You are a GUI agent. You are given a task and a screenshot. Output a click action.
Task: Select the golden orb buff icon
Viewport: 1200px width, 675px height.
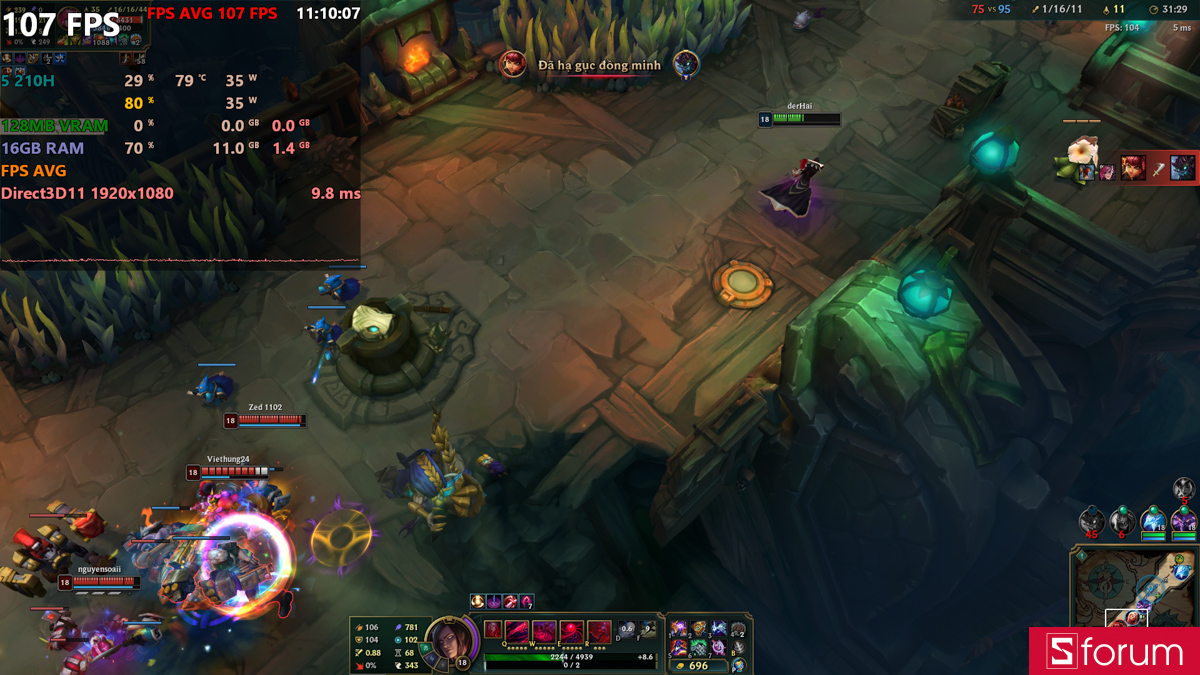[478, 601]
